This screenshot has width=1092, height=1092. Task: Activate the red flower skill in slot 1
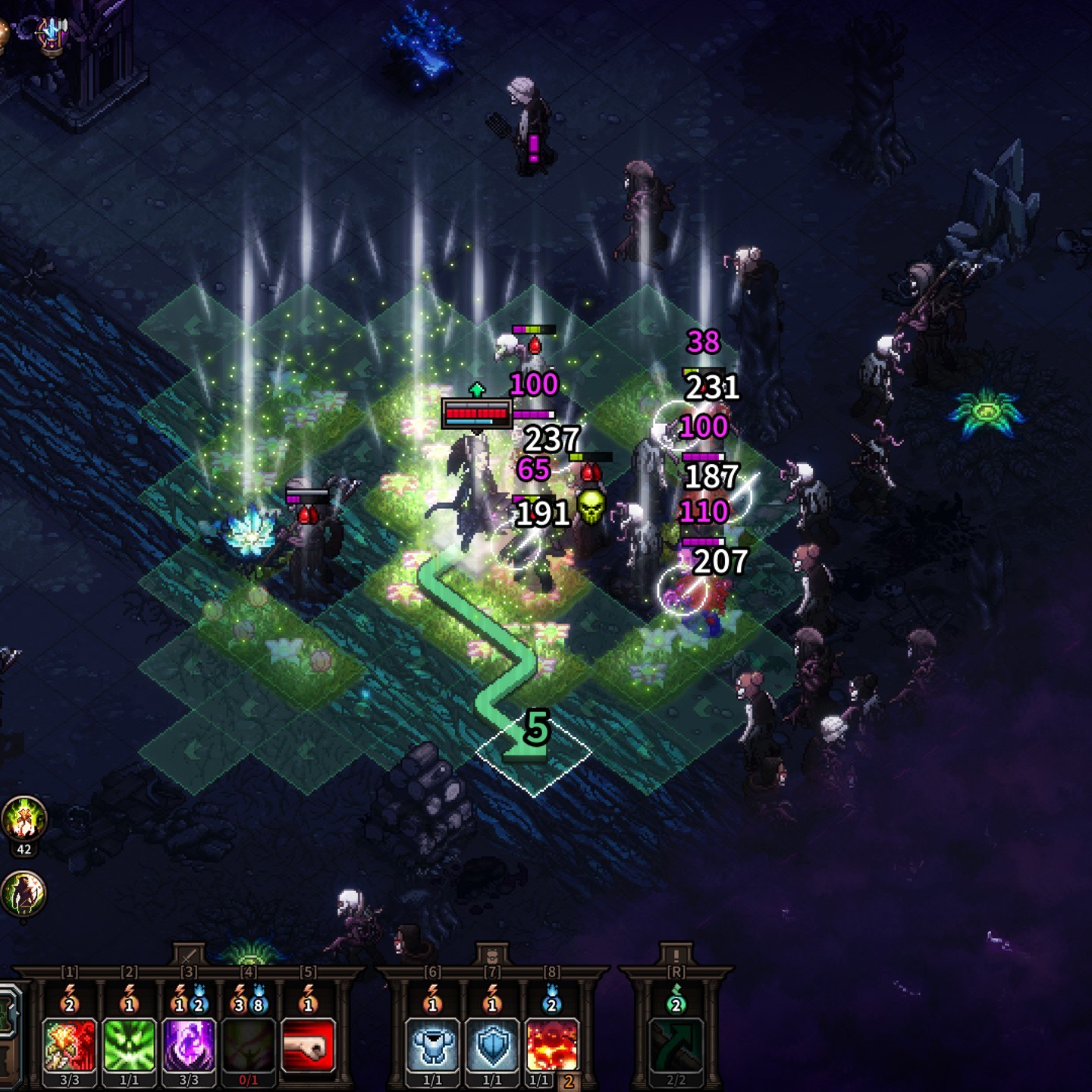70,1045
